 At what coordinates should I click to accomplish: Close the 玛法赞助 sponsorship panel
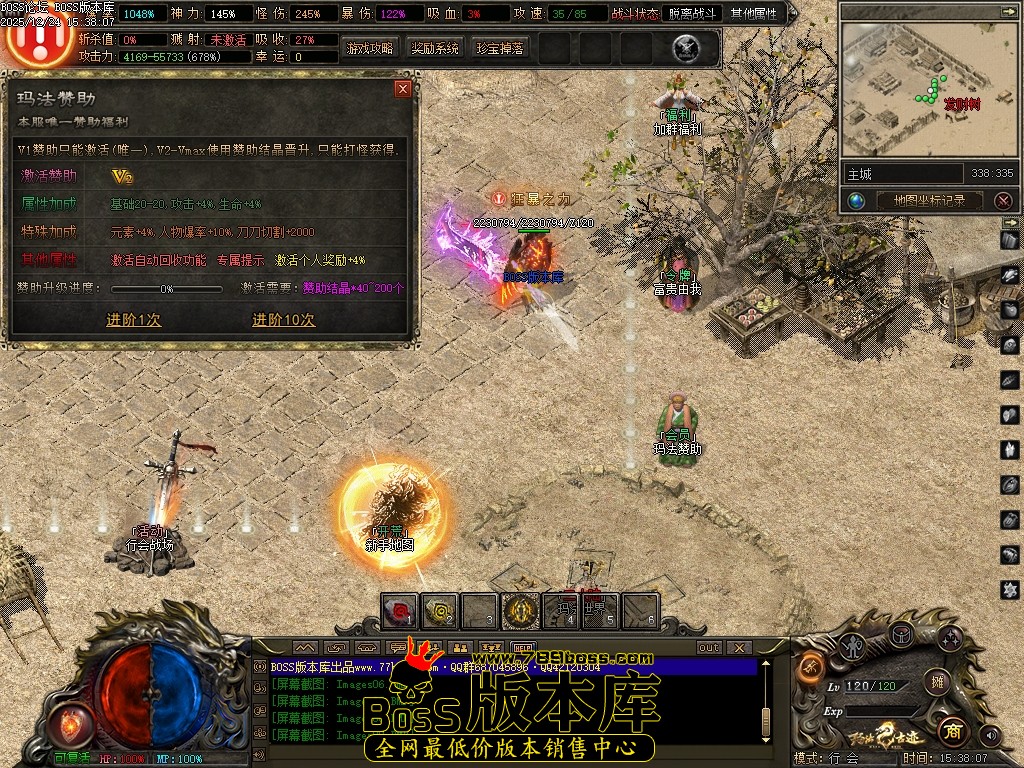(403, 89)
